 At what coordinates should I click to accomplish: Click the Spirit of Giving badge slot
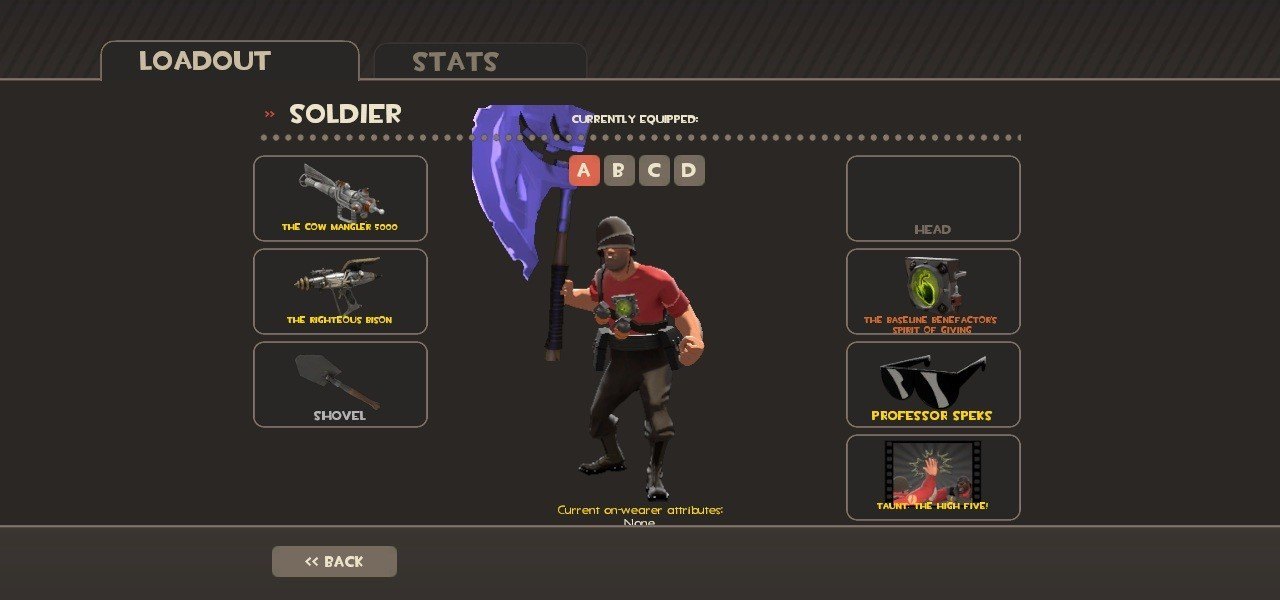pyautogui.click(x=933, y=291)
